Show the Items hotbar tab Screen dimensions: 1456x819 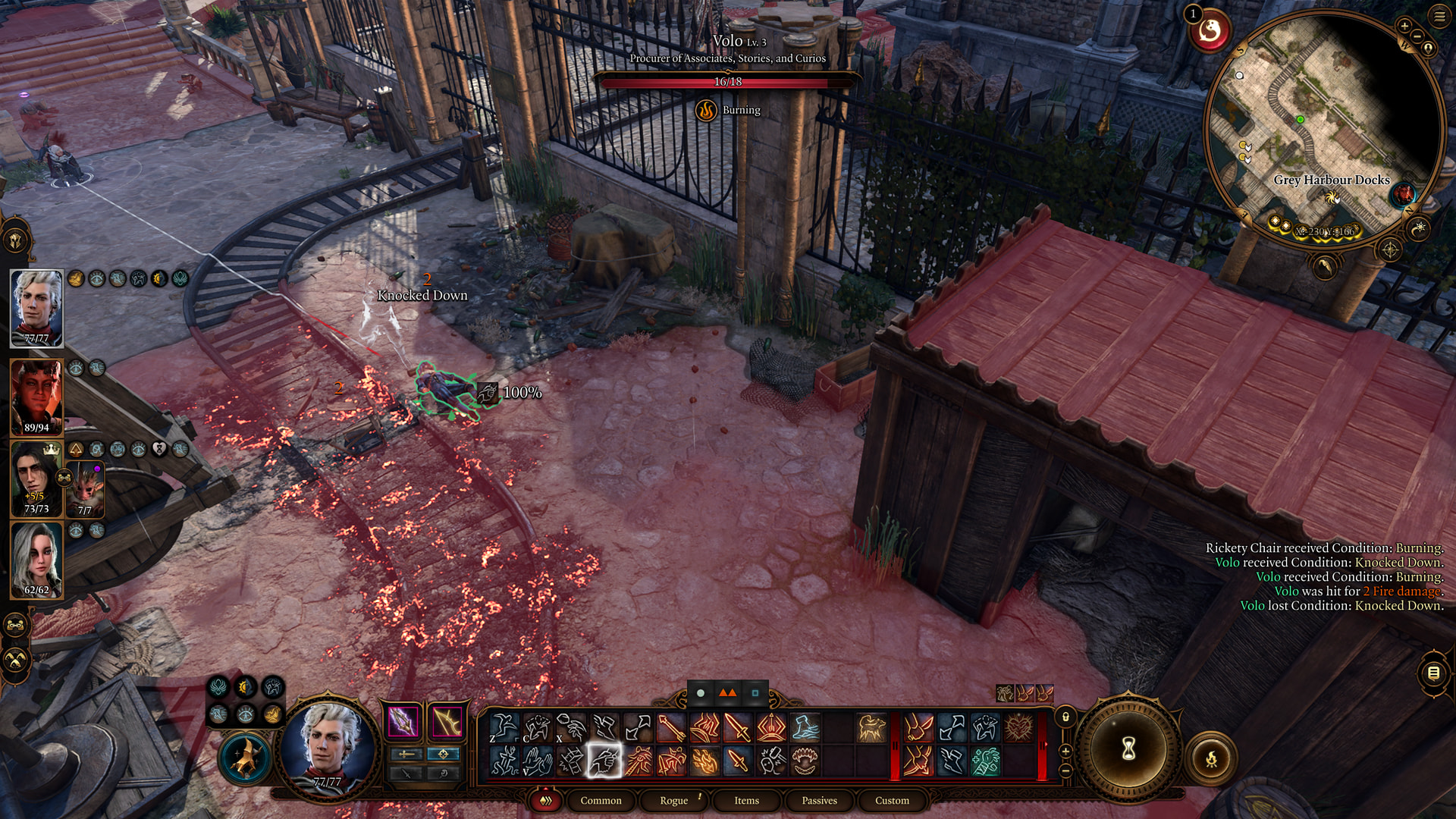[746, 800]
